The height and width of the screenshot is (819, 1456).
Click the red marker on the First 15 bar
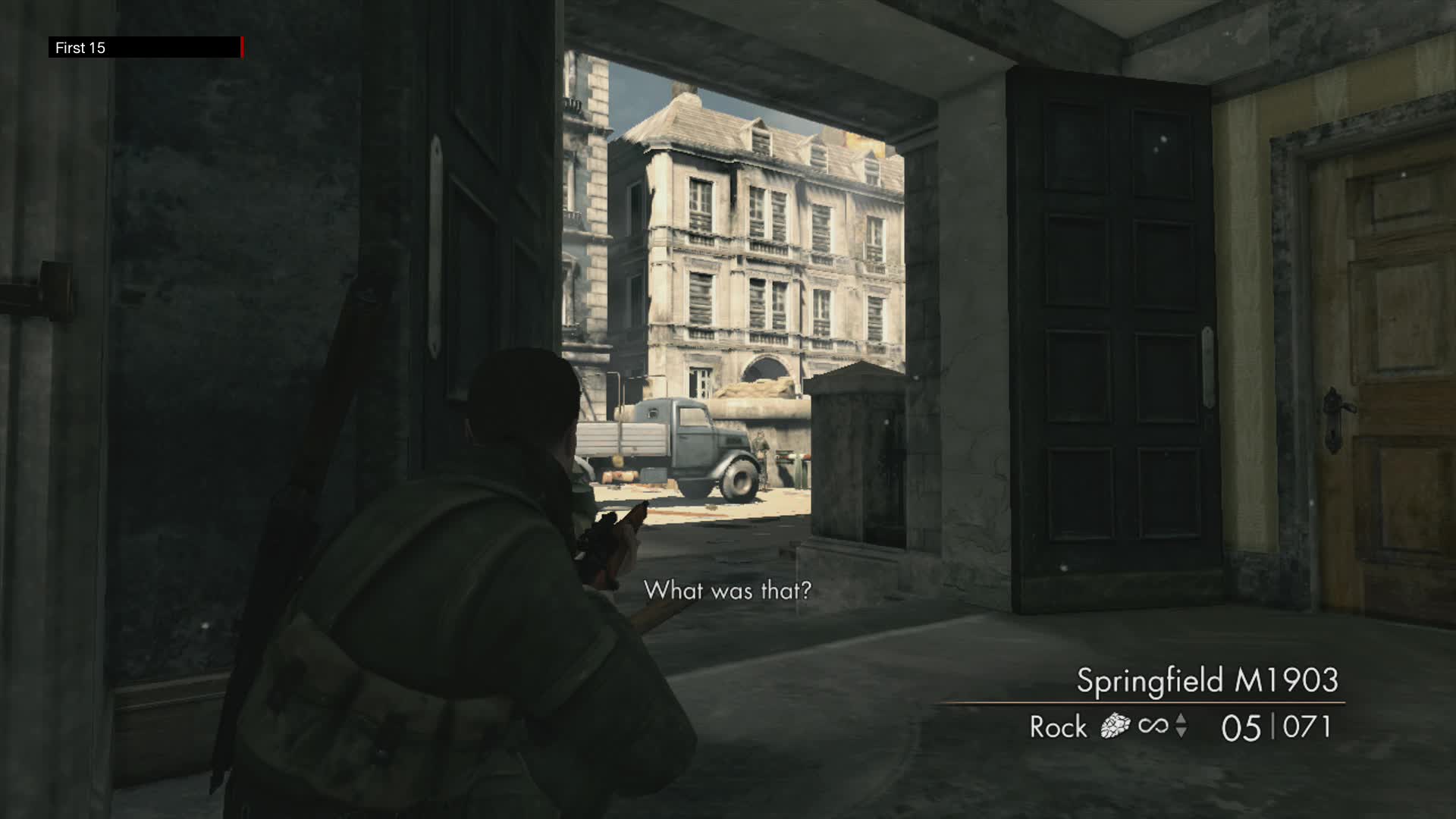[x=243, y=46]
